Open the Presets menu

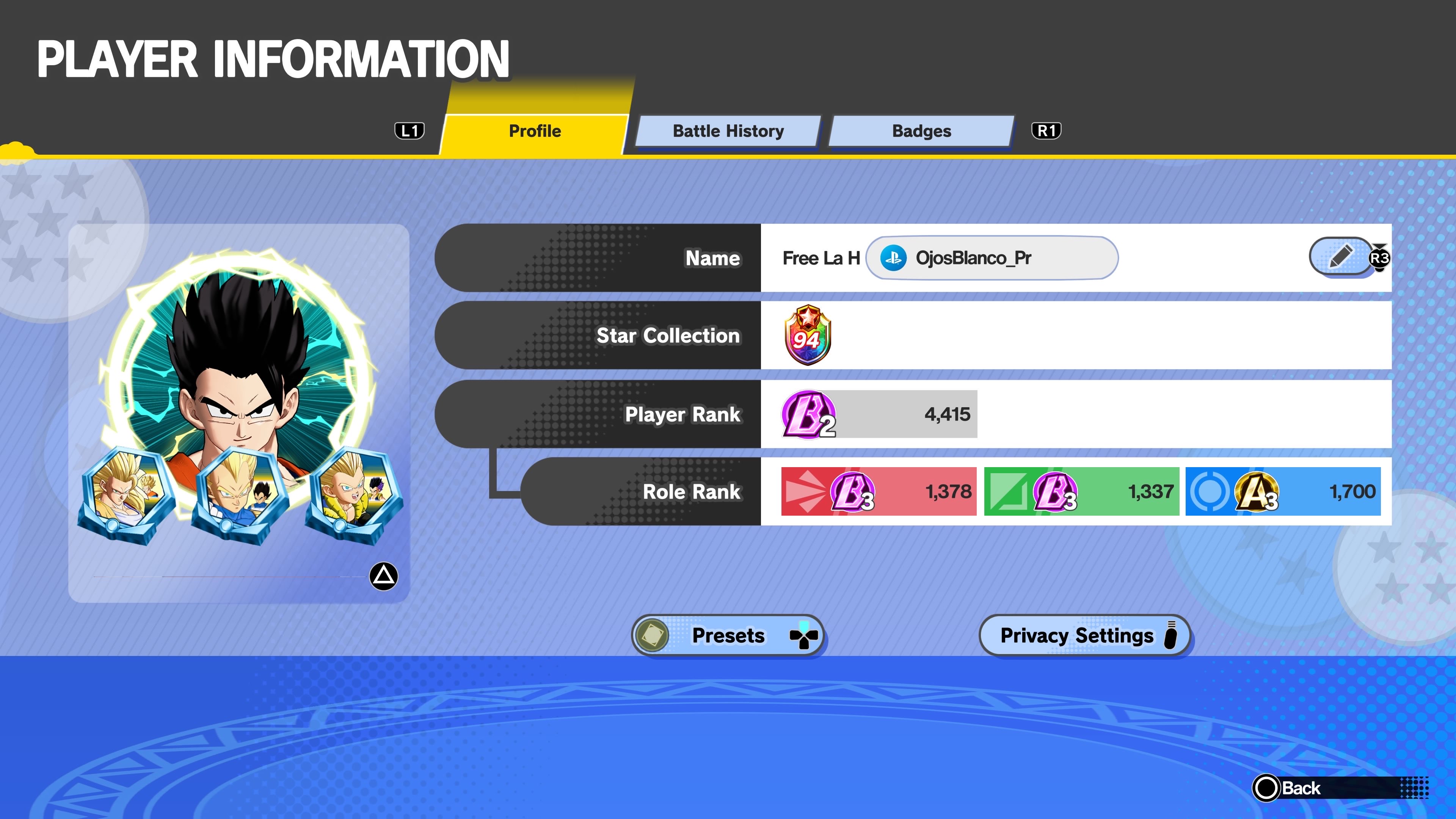pyautogui.click(x=728, y=635)
